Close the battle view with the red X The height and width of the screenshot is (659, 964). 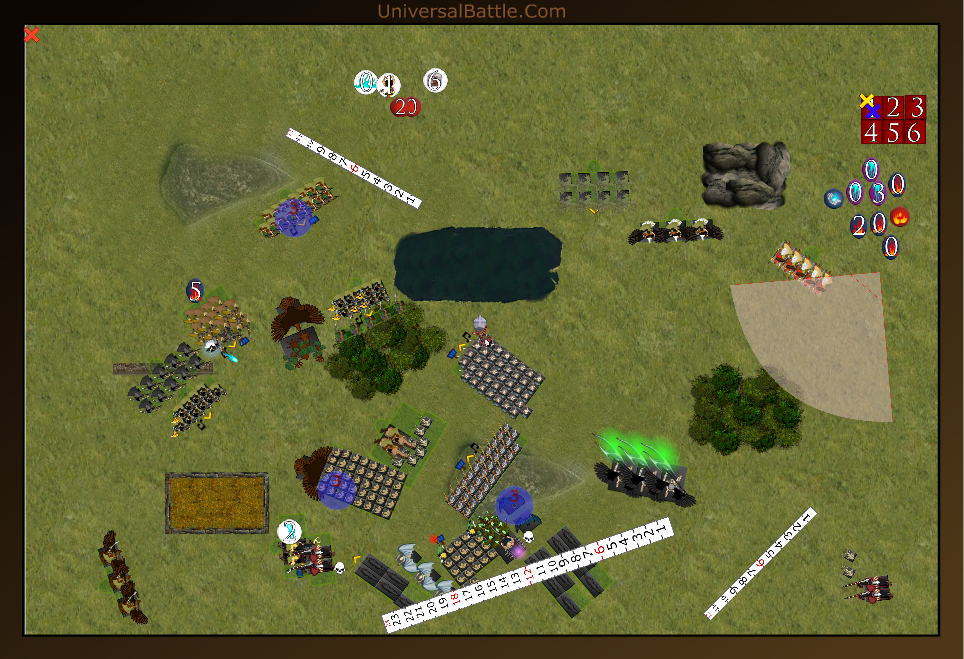32,35
